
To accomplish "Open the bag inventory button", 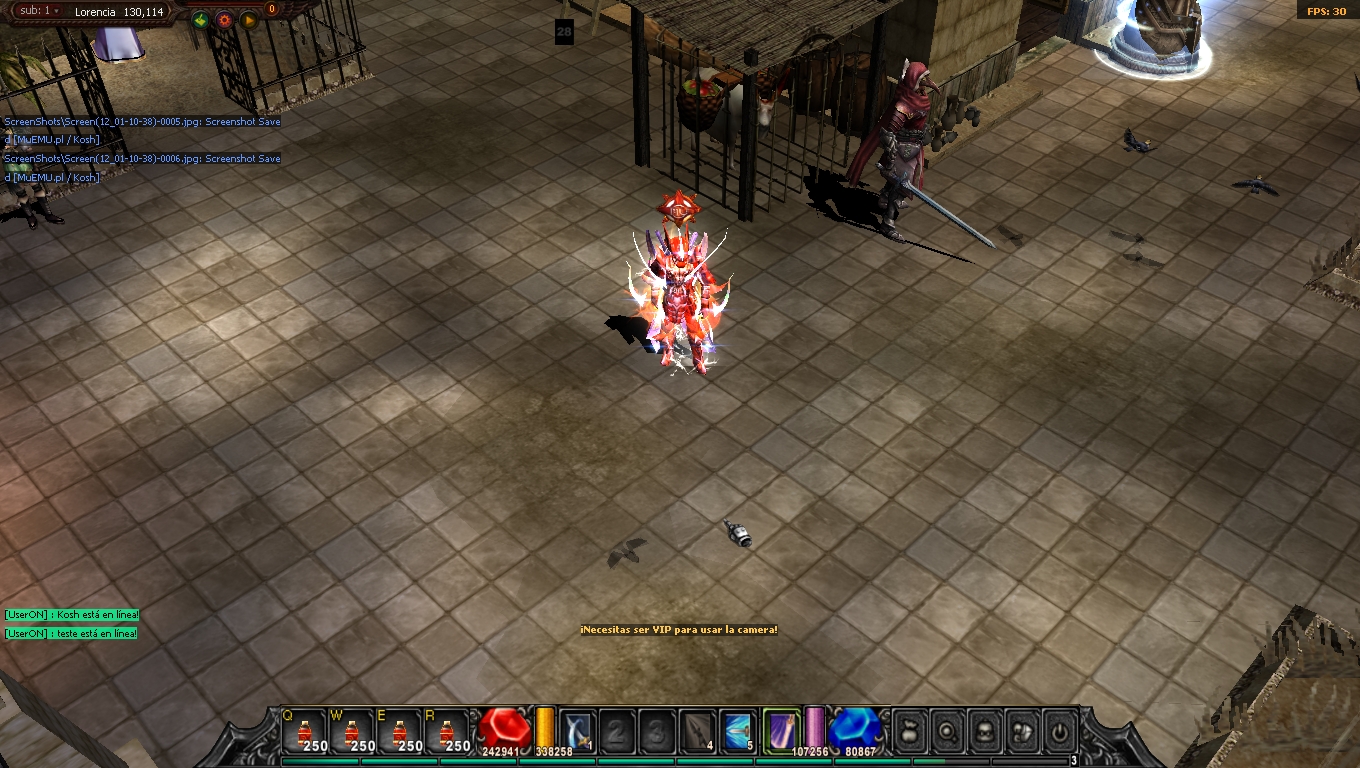I will [909, 732].
